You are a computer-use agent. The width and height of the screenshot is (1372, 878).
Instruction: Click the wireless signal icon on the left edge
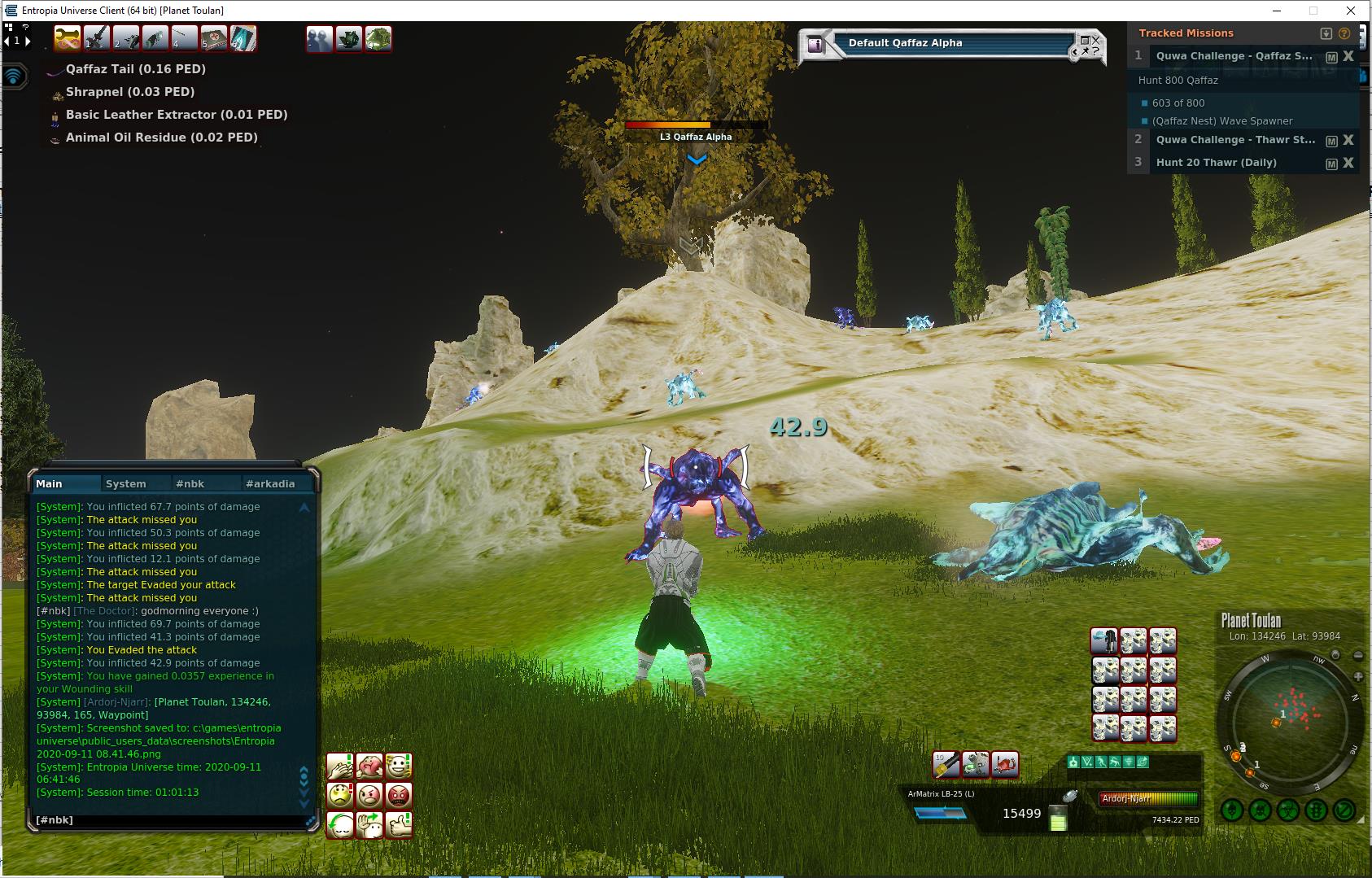(x=14, y=76)
